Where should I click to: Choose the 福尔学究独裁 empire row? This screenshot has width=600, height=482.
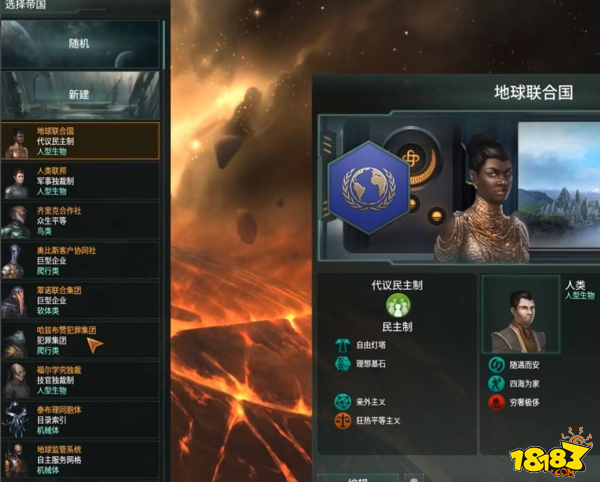[80, 376]
